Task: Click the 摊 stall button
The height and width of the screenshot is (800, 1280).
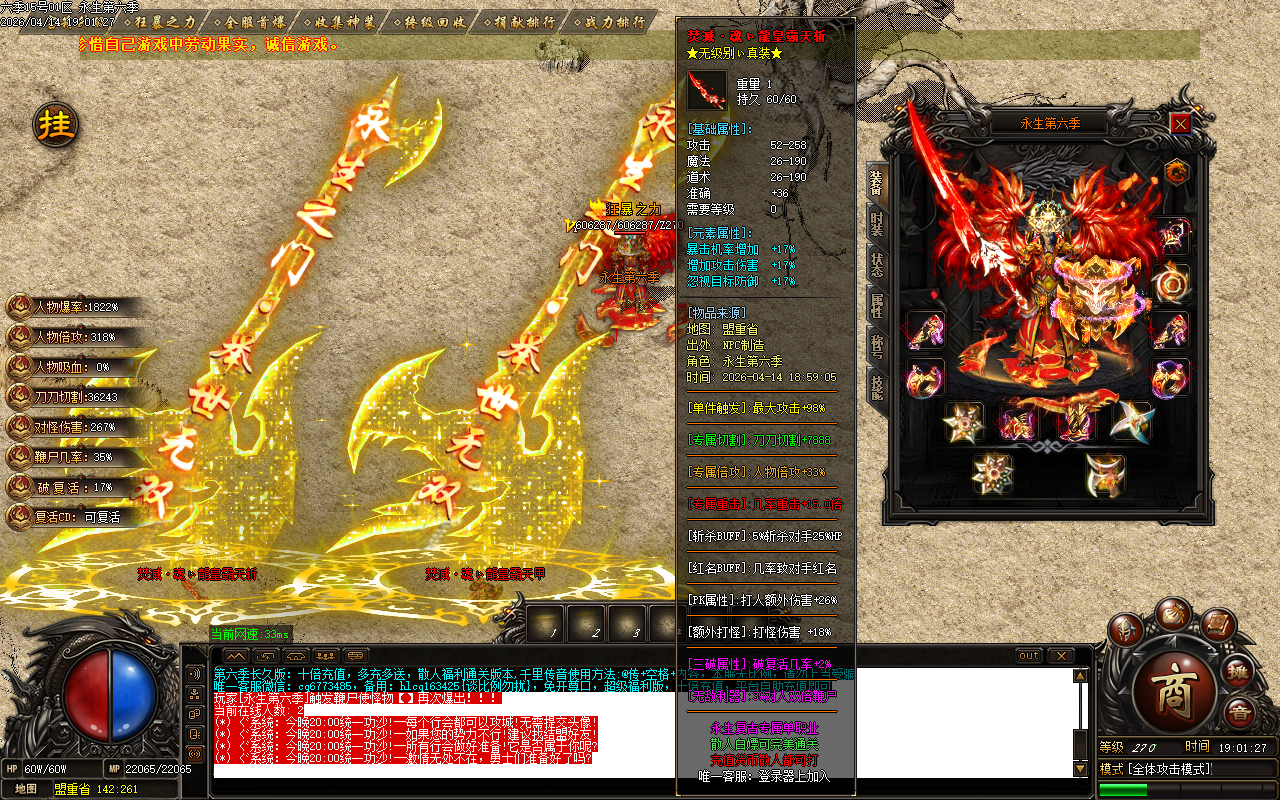Action: tap(1239, 672)
